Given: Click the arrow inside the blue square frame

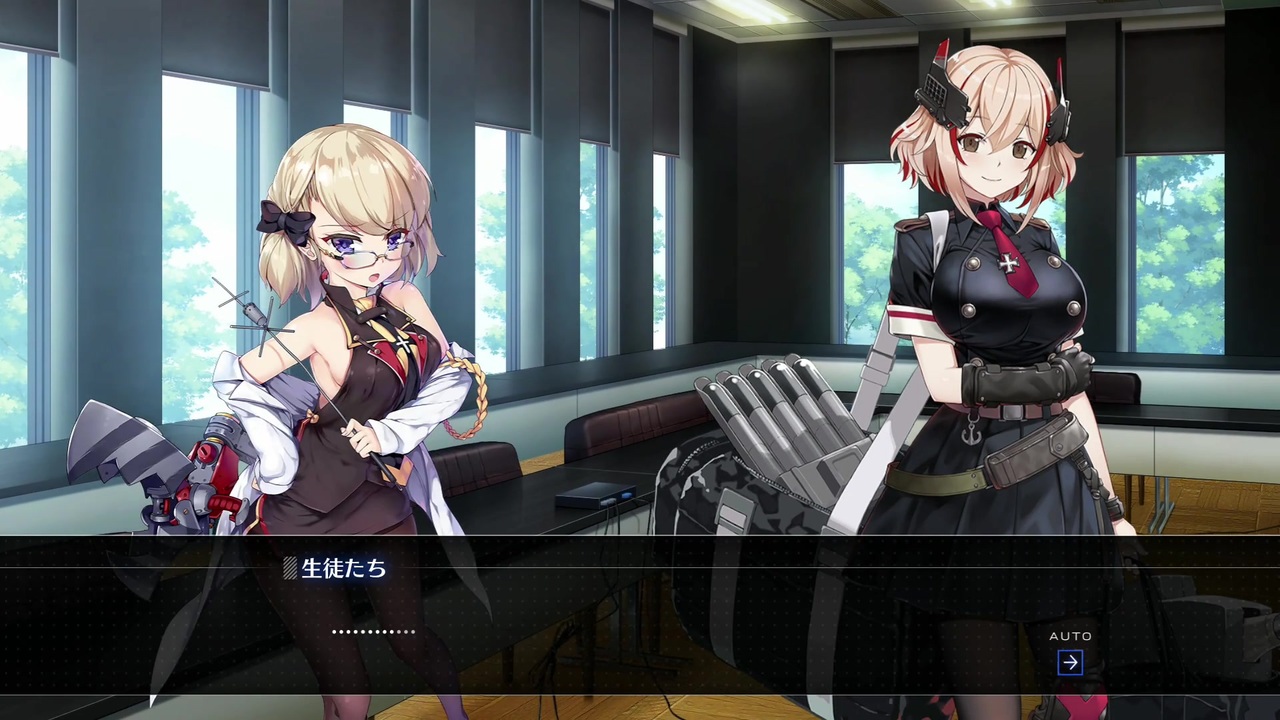Looking at the screenshot, I should (x=1070, y=662).
